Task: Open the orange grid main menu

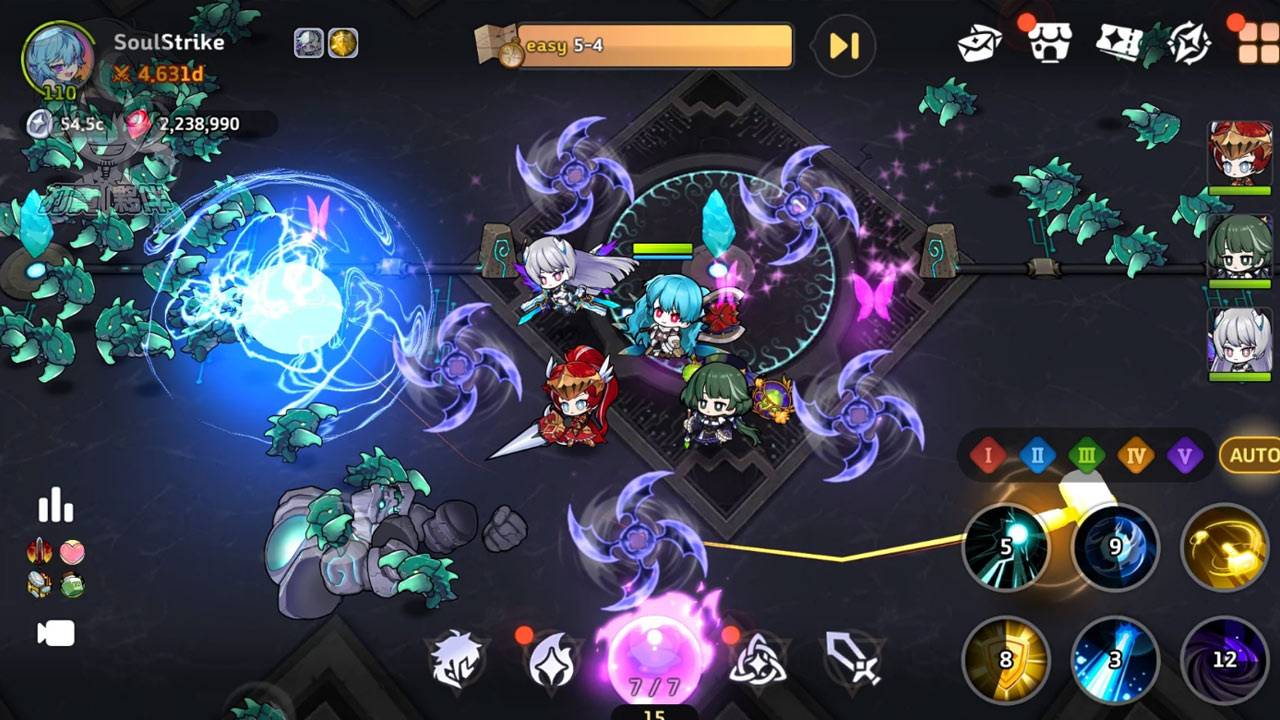Action: click(1258, 43)
